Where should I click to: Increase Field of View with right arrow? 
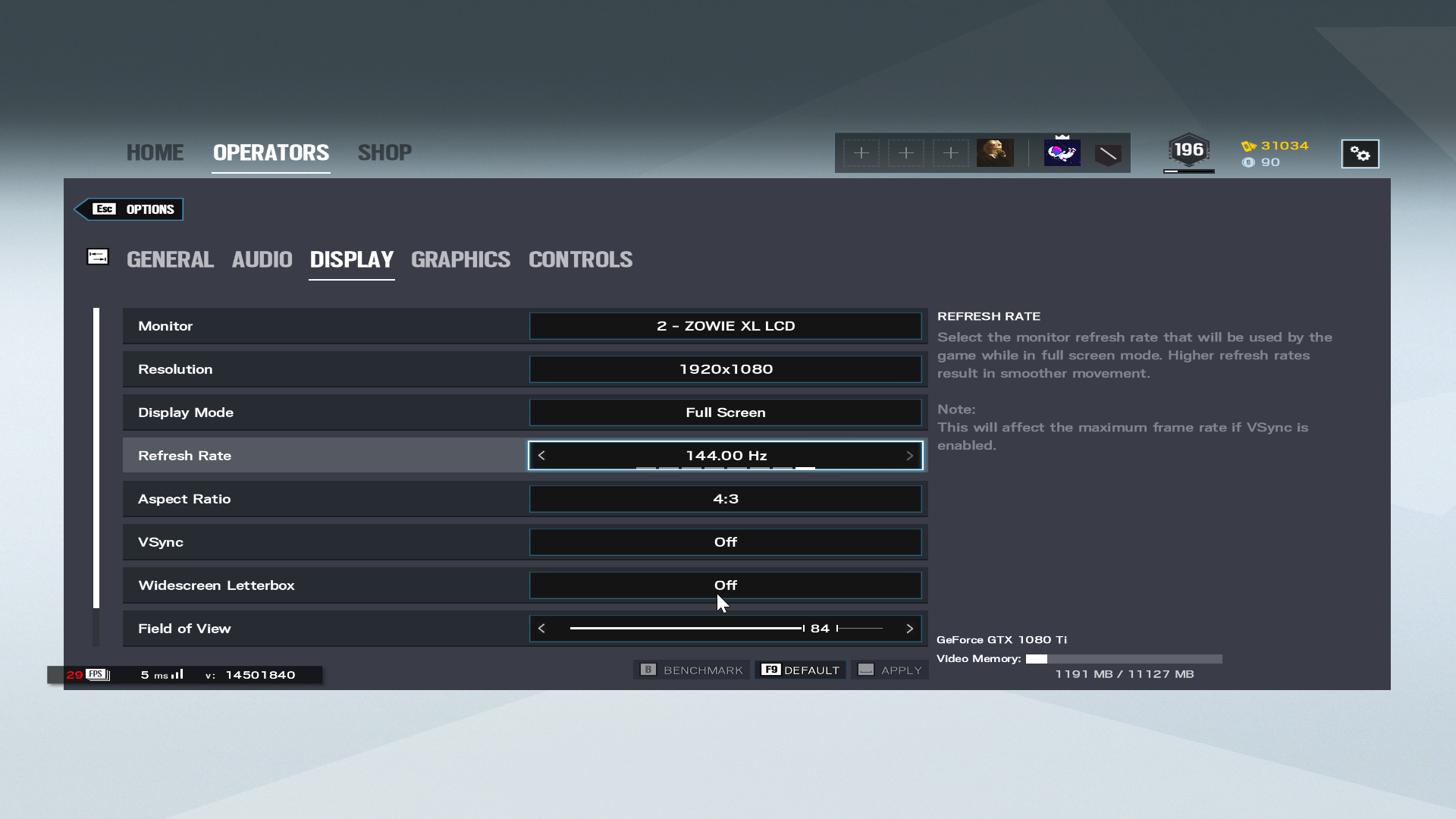coord(909,629)
